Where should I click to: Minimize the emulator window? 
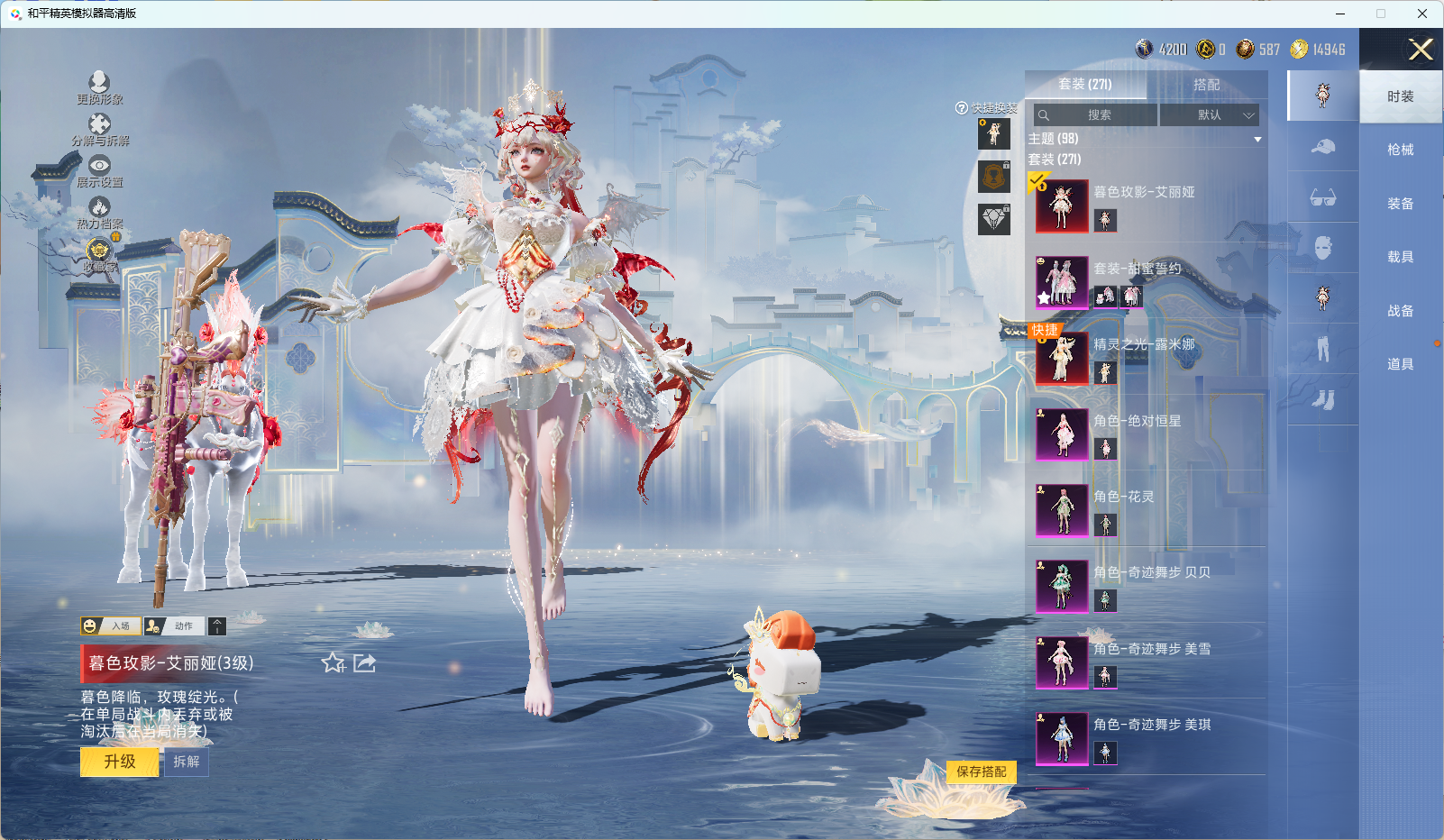click(1340, 14)
